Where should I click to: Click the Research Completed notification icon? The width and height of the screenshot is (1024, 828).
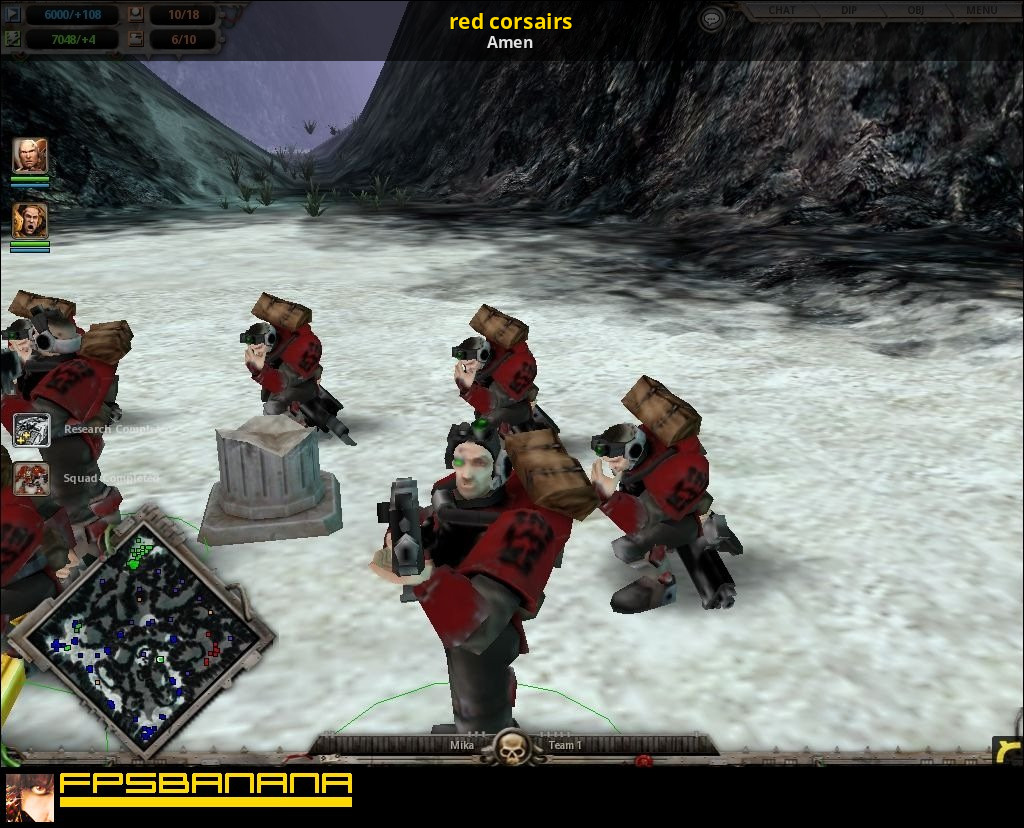(x=31, y=430)
